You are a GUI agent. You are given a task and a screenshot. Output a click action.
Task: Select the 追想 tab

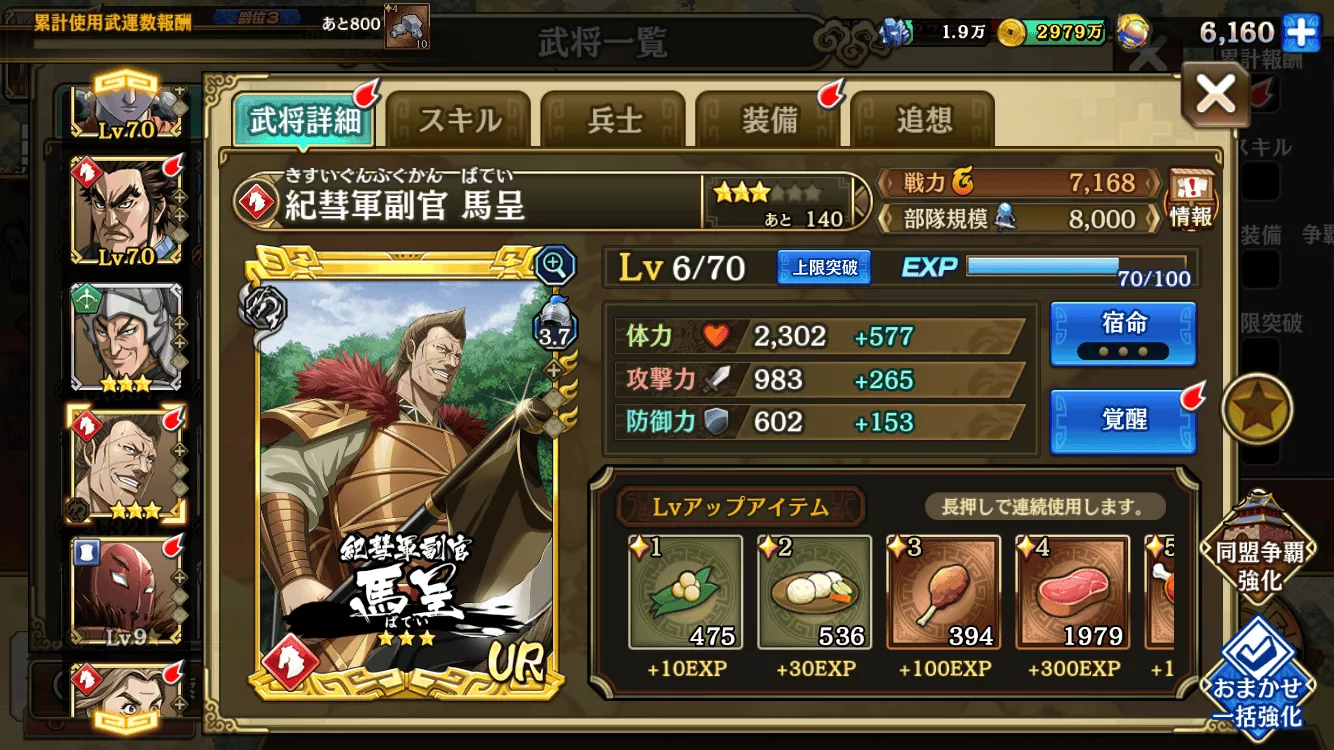922,117
